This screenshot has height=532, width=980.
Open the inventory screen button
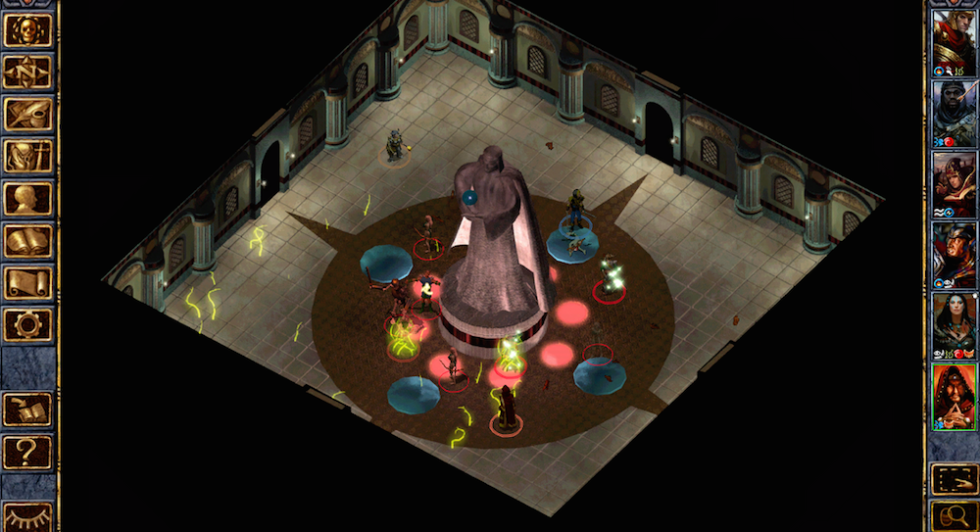pyautogui.click(x=28, y=156)
